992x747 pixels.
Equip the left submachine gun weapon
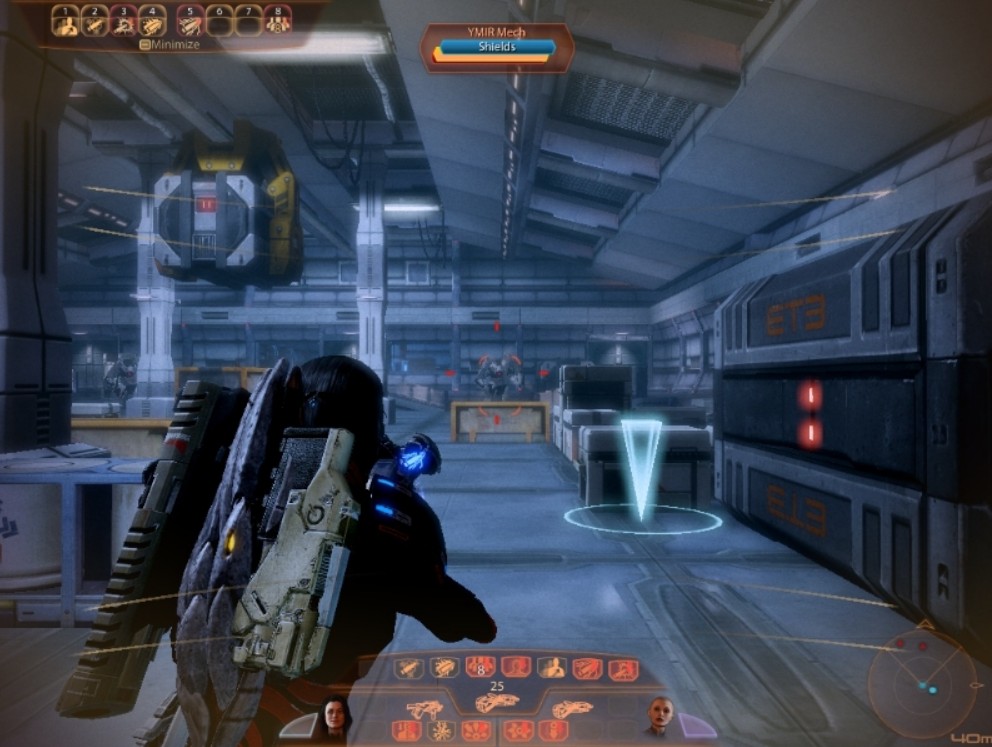[425, 709]
